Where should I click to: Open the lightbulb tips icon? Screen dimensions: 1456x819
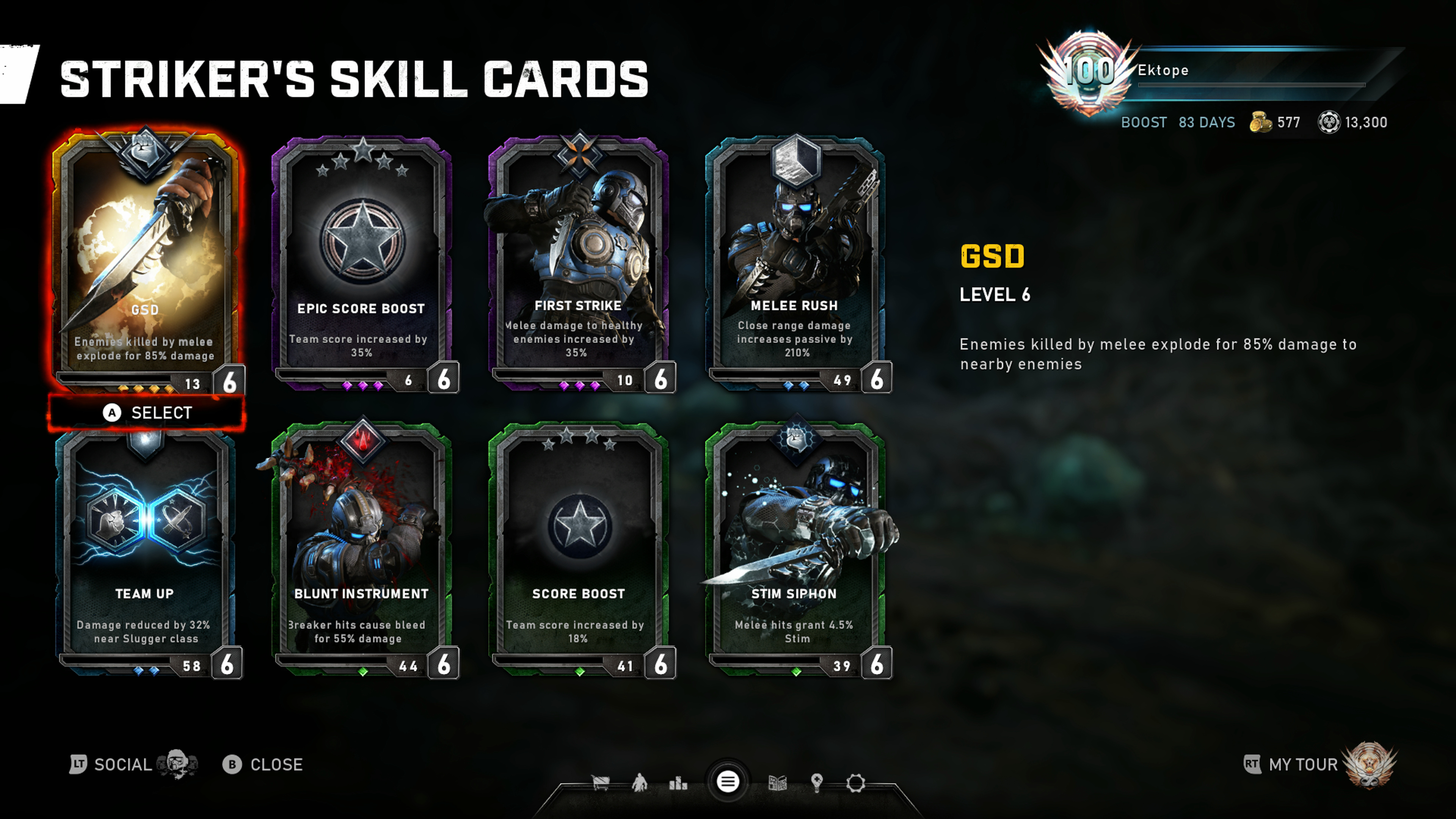click(x=817, y=783)
